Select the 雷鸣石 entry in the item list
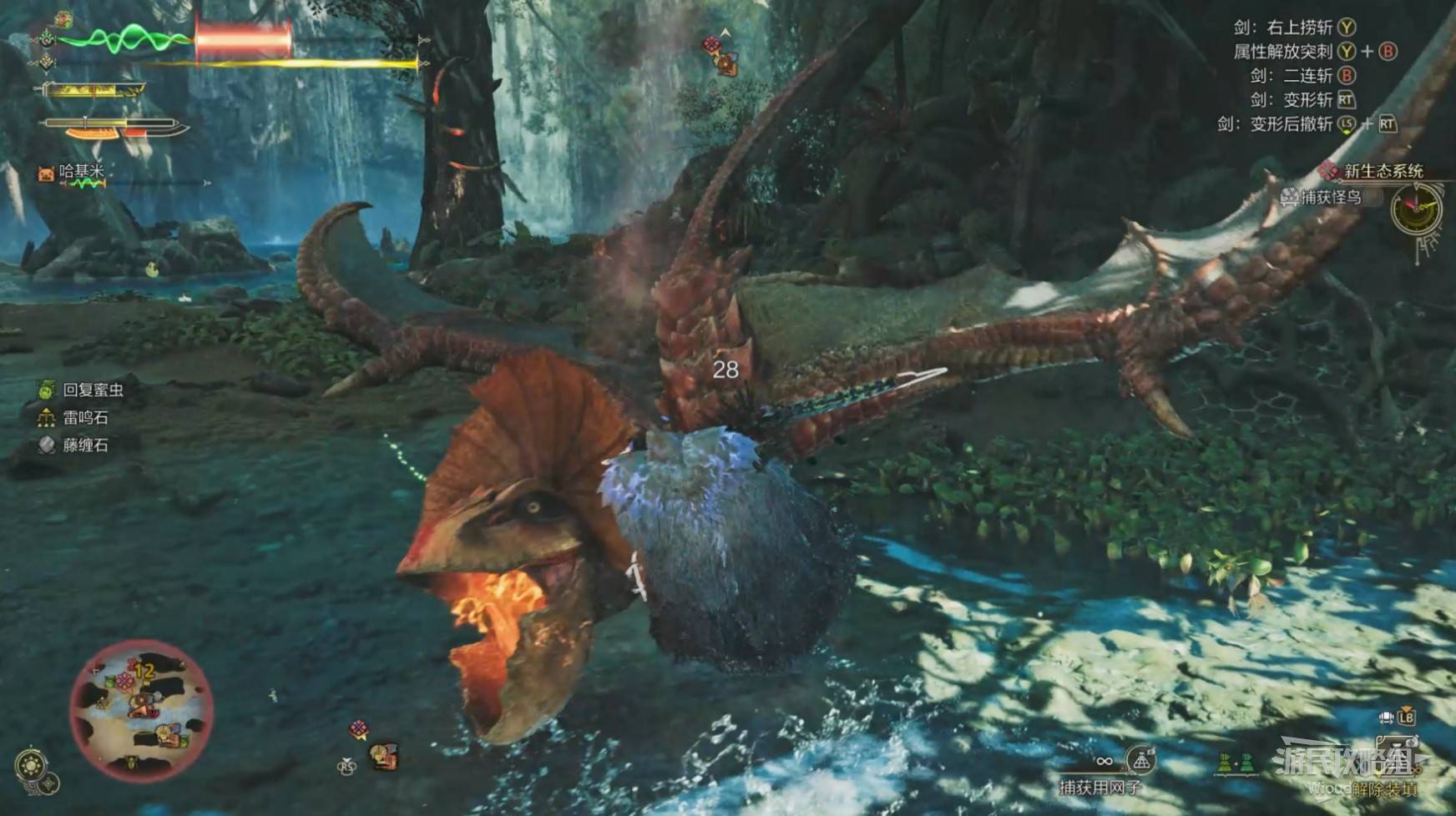The image size is (1456, 816). tap(85, 417)
